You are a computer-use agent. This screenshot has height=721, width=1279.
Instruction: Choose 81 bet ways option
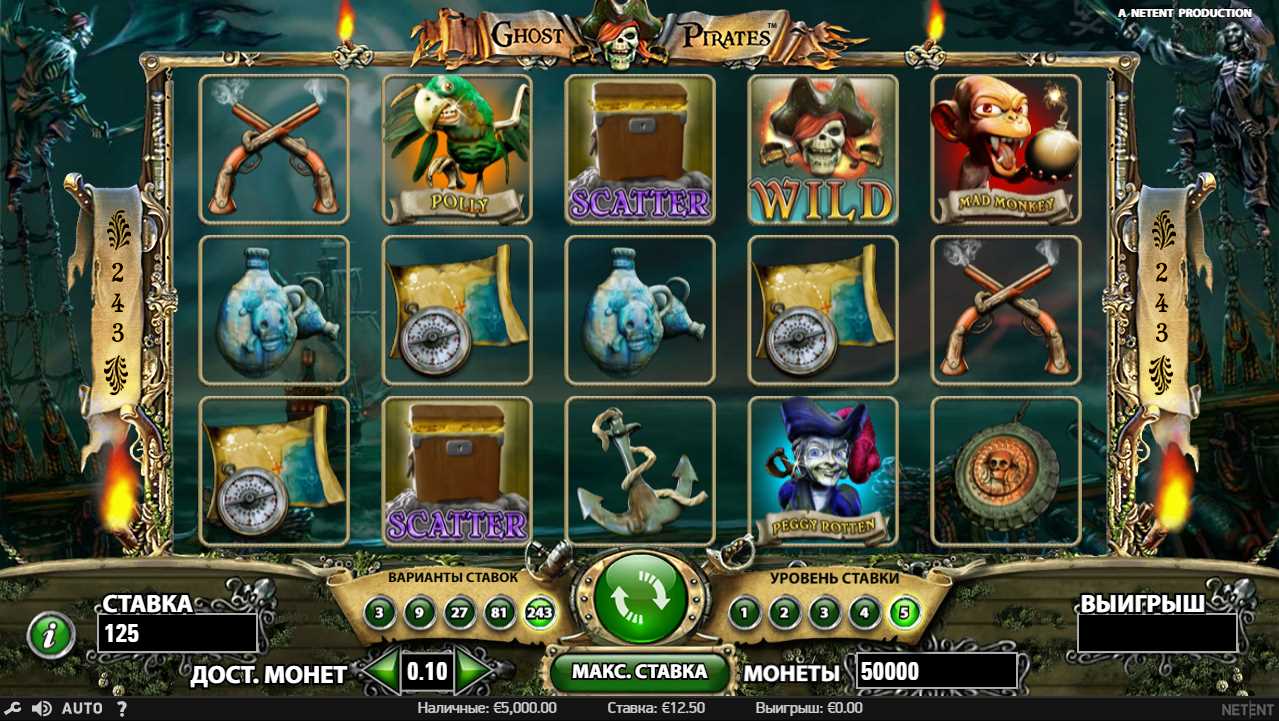click(497, 611)
